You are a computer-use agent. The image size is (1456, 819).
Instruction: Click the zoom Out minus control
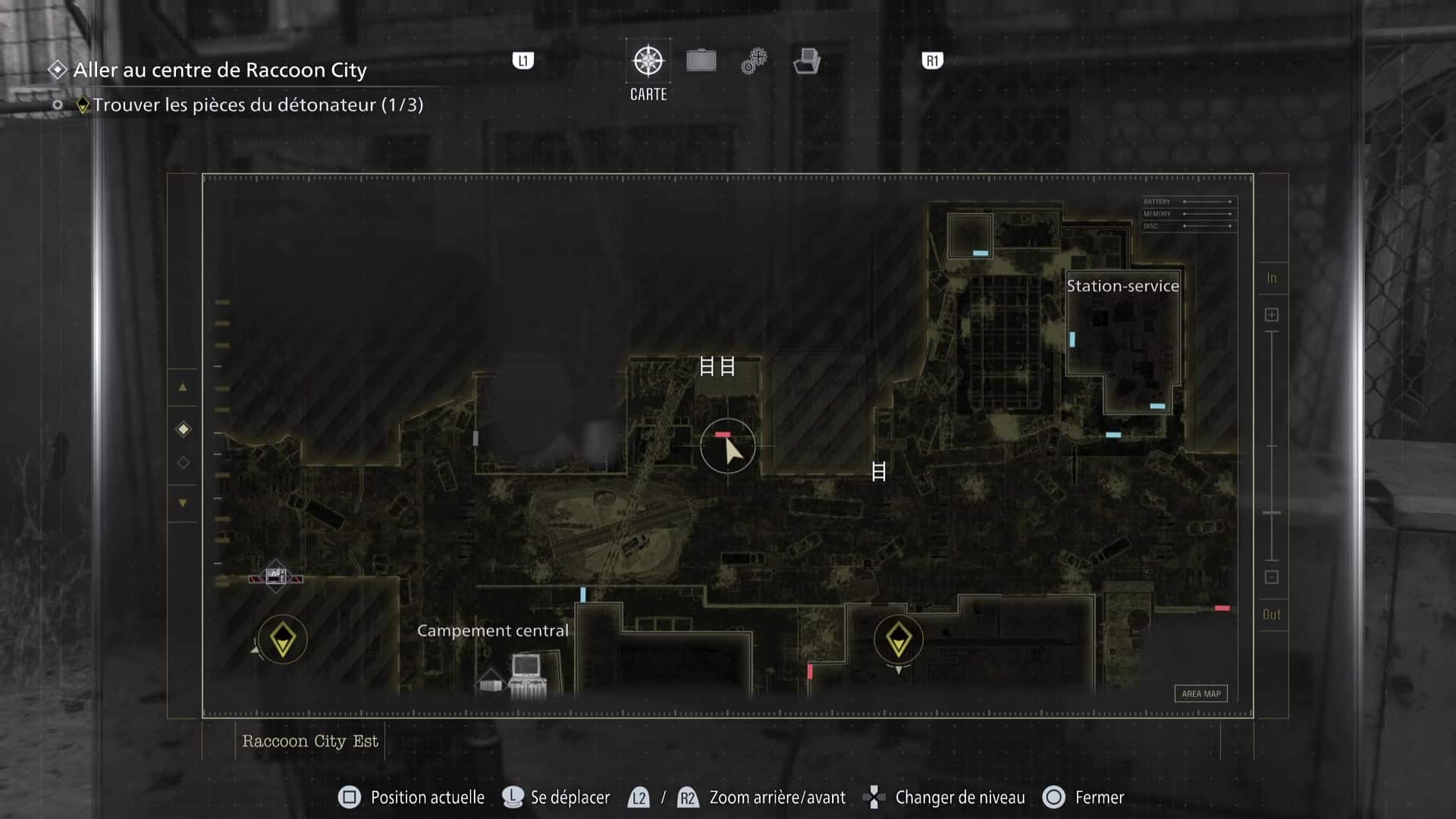[x=1271, y=578]
